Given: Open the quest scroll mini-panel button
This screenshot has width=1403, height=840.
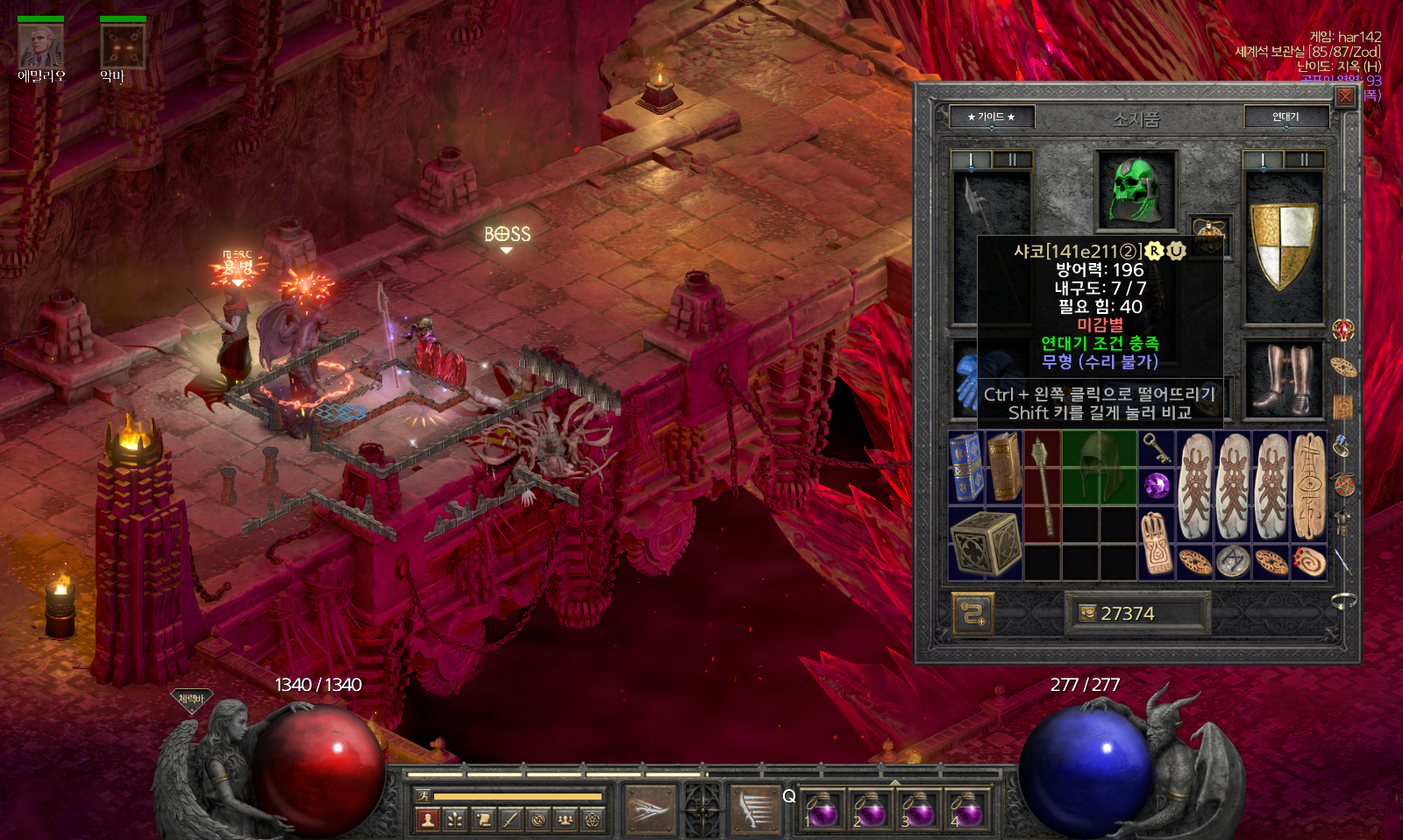Looking at the screenshot, I should [x=483, y=820].
